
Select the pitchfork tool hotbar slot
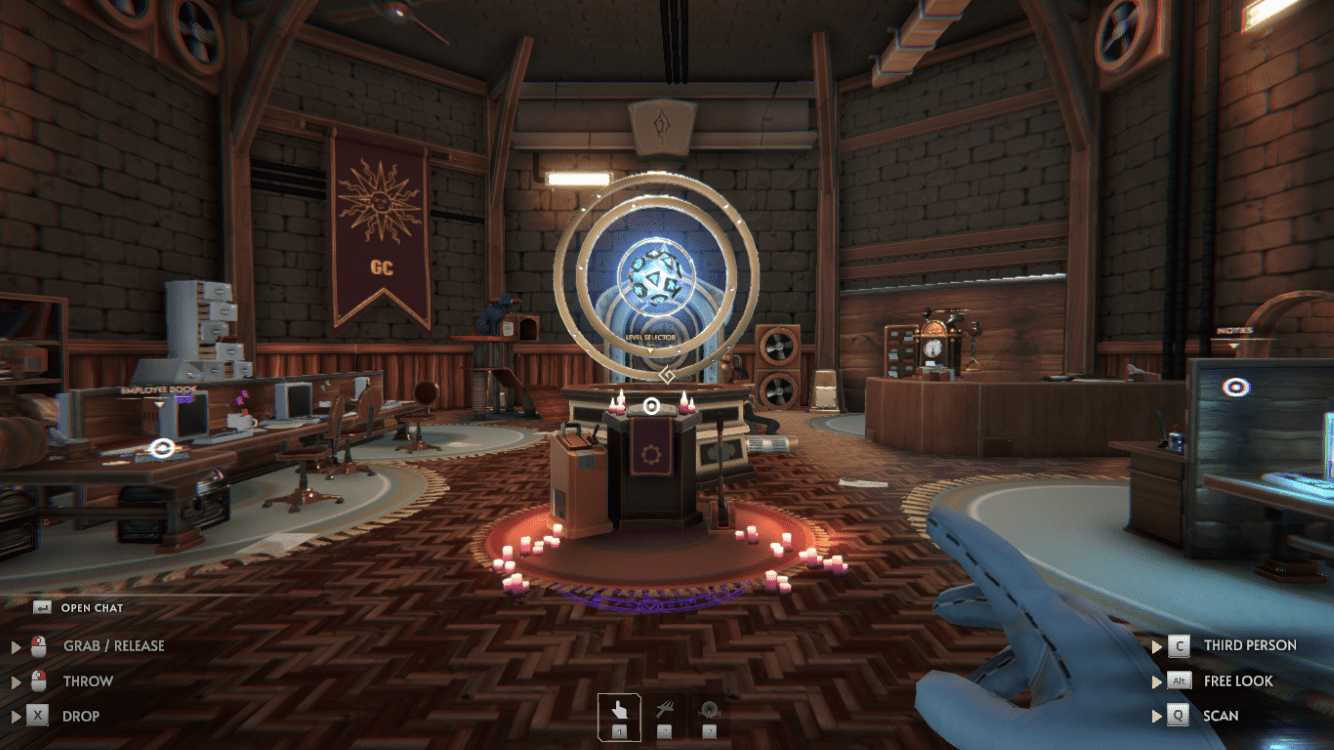pyautogui.click(x=664, y=713)
